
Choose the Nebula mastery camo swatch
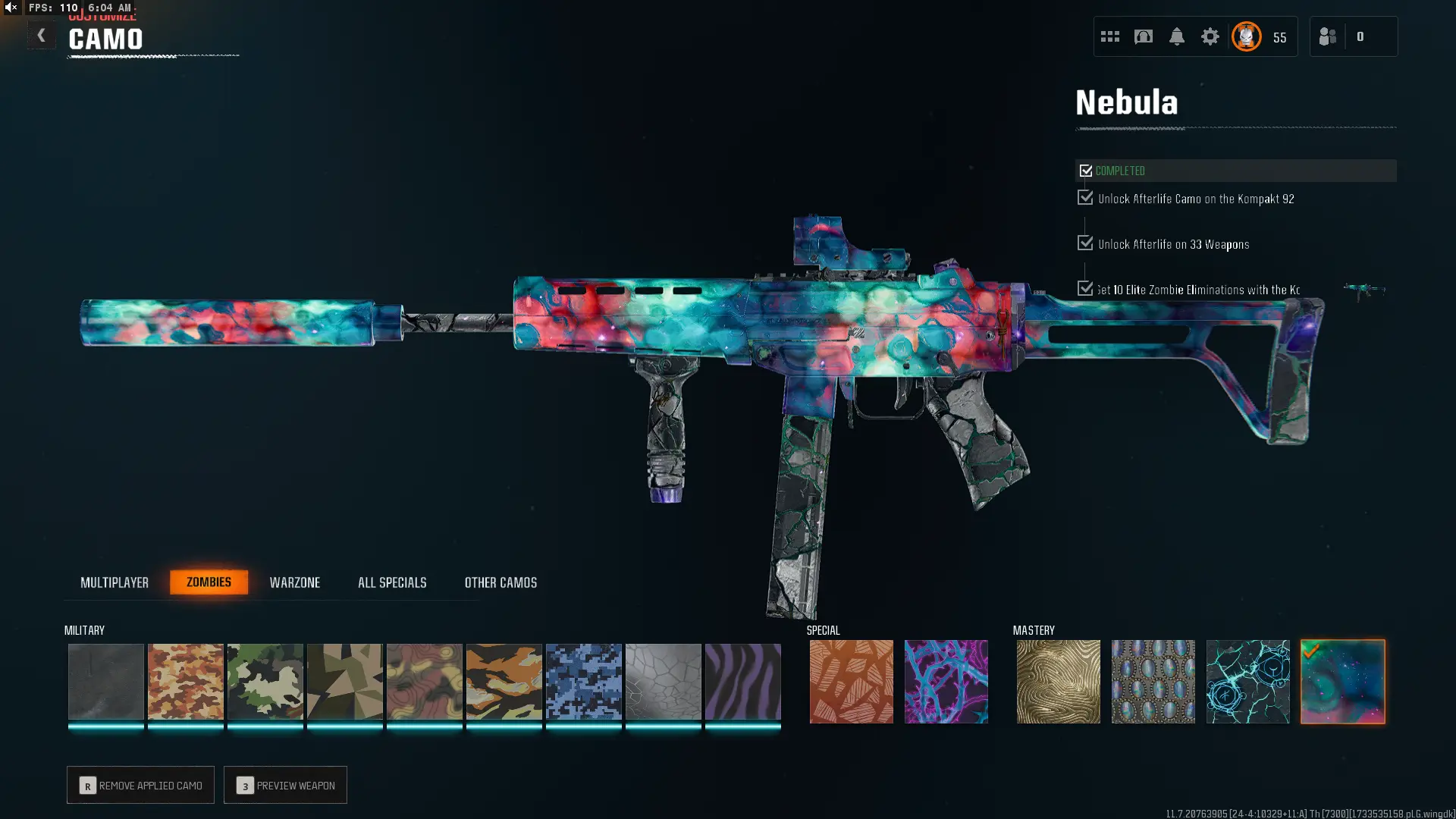pos(1342,681)
